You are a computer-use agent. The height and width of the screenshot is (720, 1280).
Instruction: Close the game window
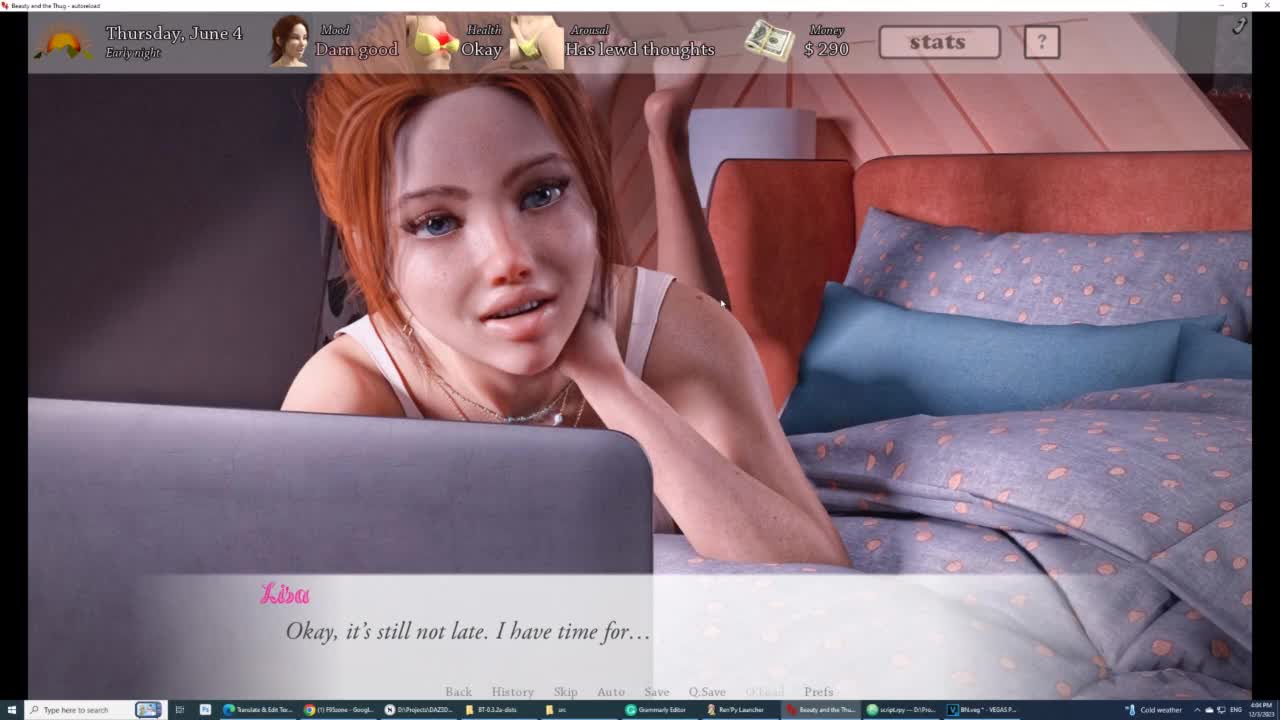1269,5
